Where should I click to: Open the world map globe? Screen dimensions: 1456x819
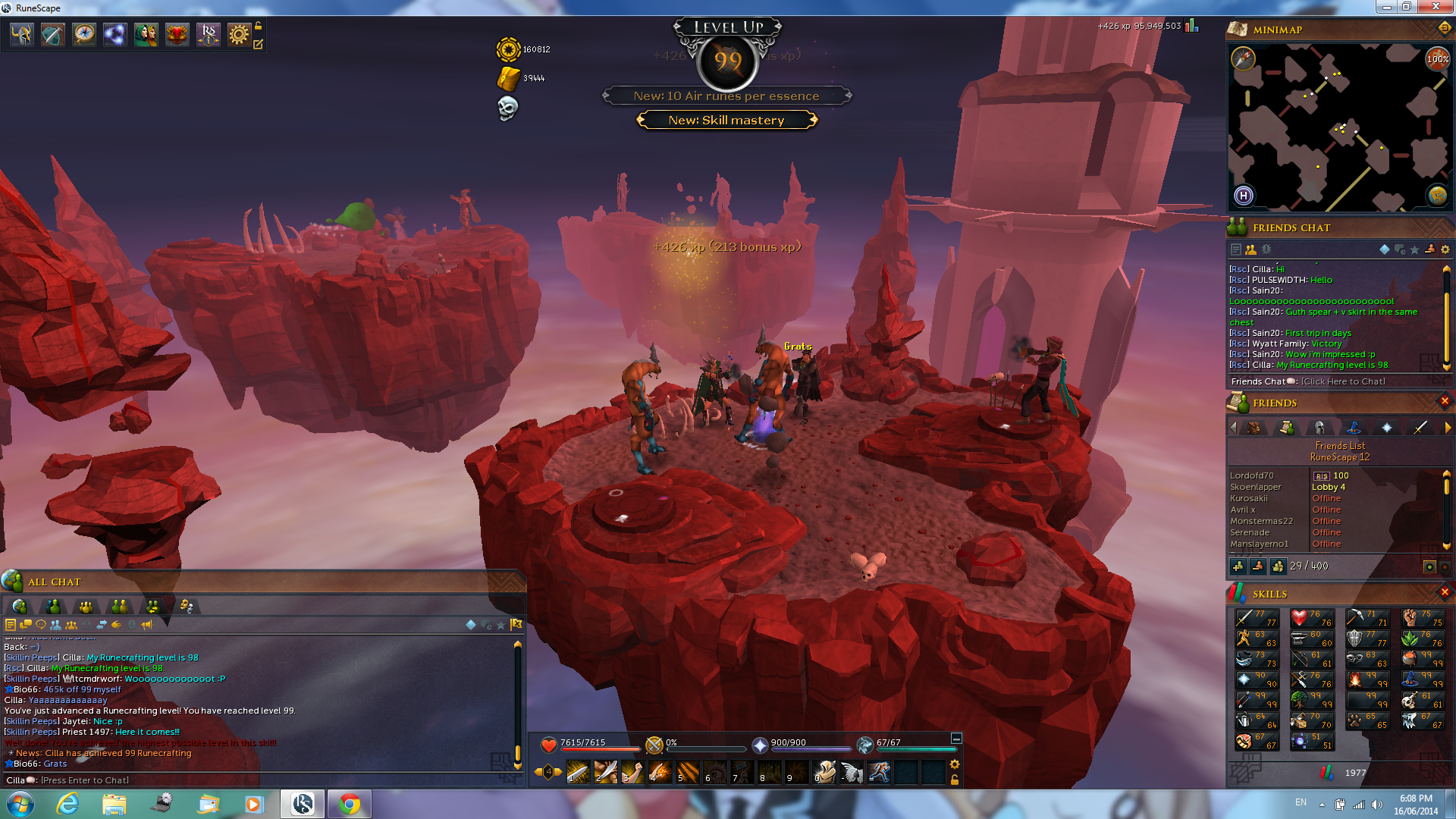pos(1437,196)
